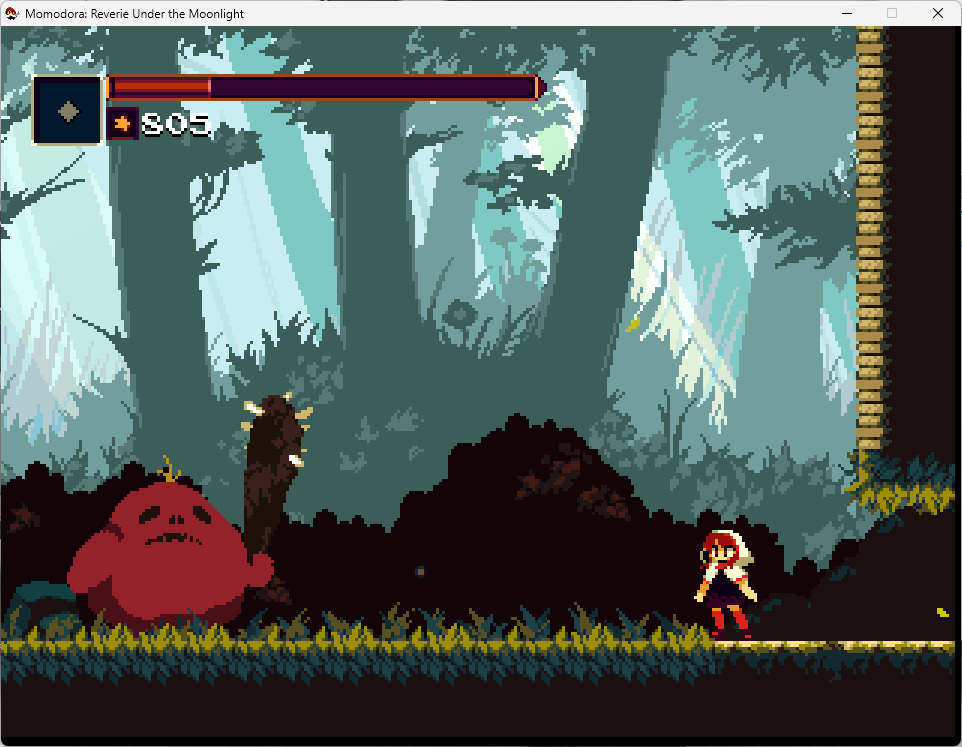Minimize the Momodora game window

(846, 13)
